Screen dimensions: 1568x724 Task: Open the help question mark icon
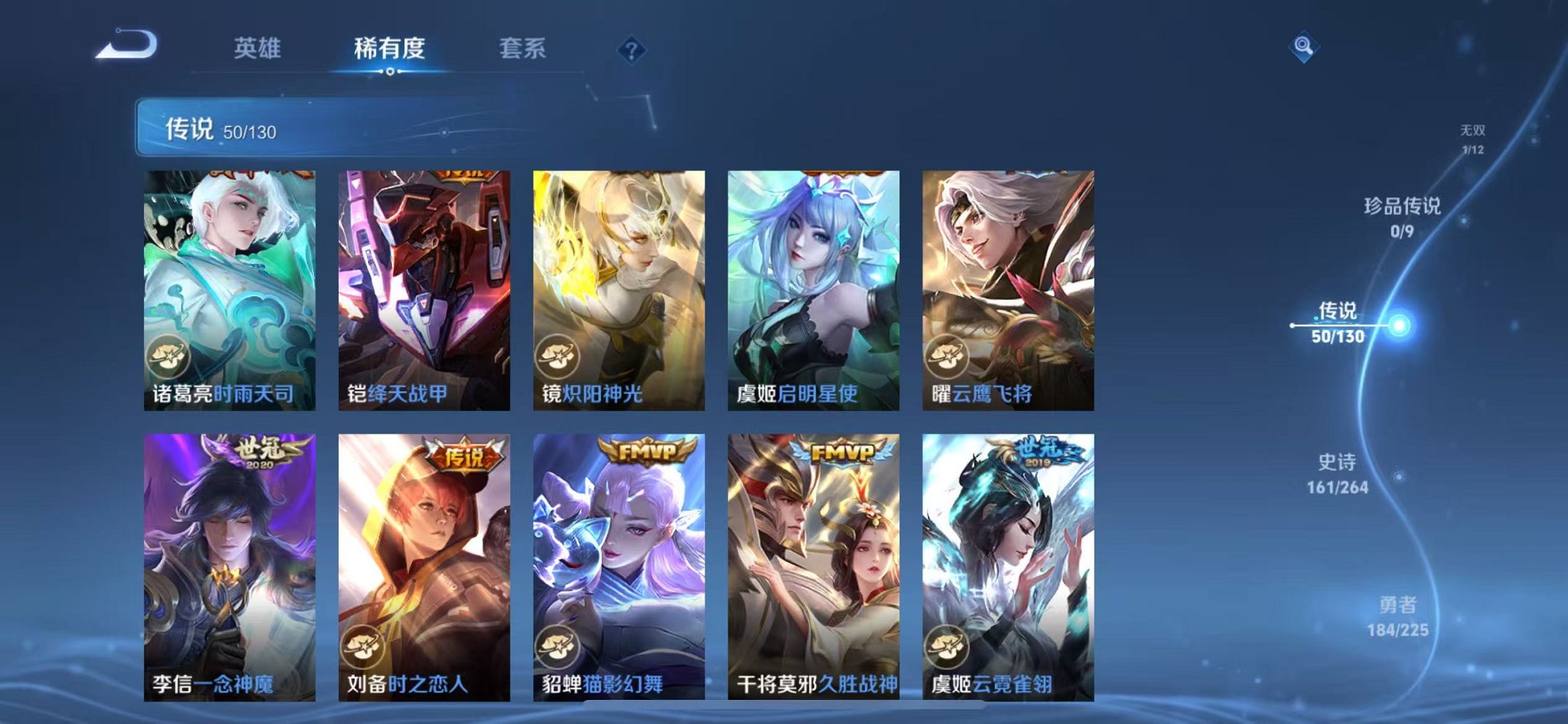pos(631,48)
